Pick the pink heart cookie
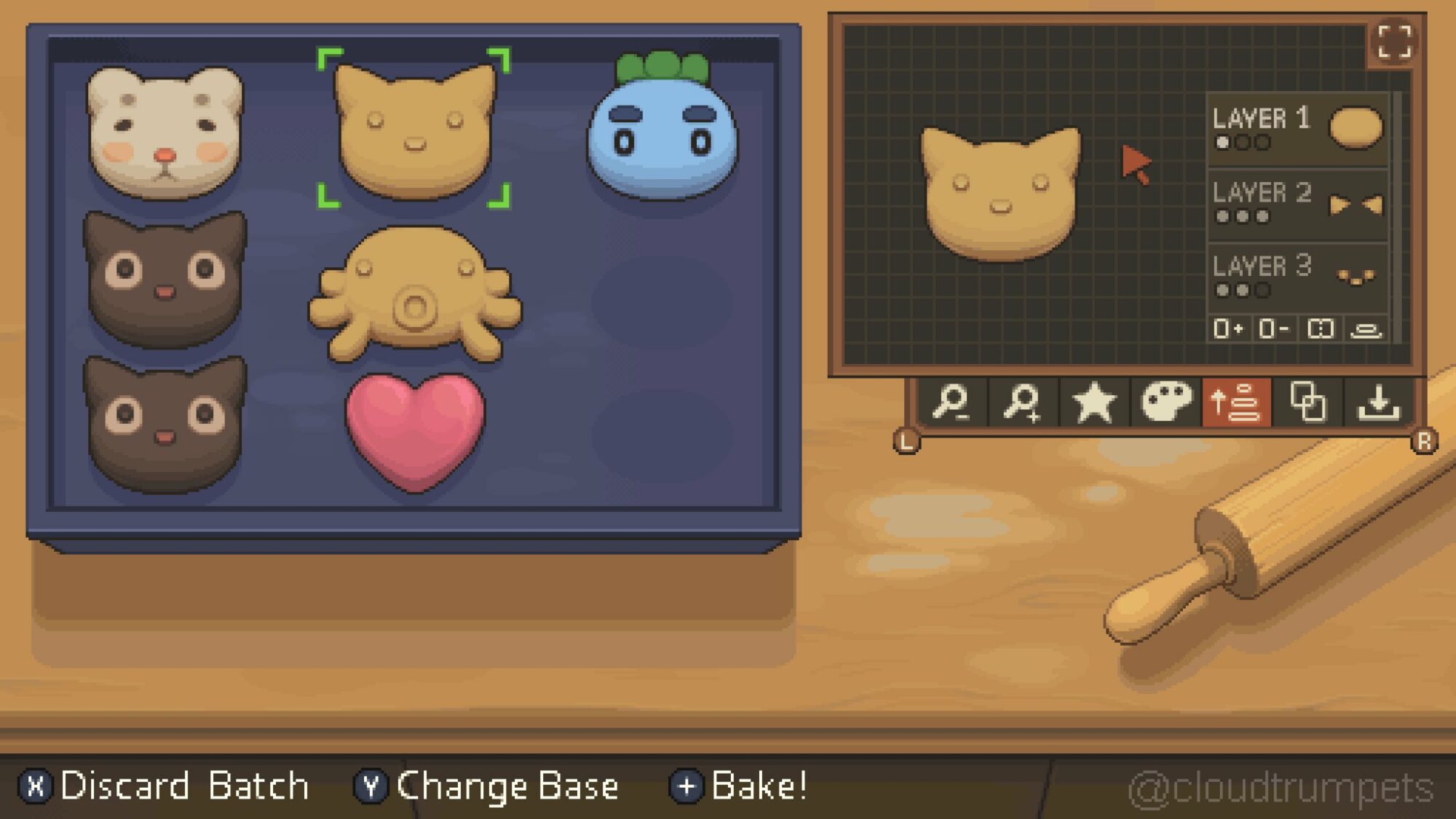 [415, 430]
